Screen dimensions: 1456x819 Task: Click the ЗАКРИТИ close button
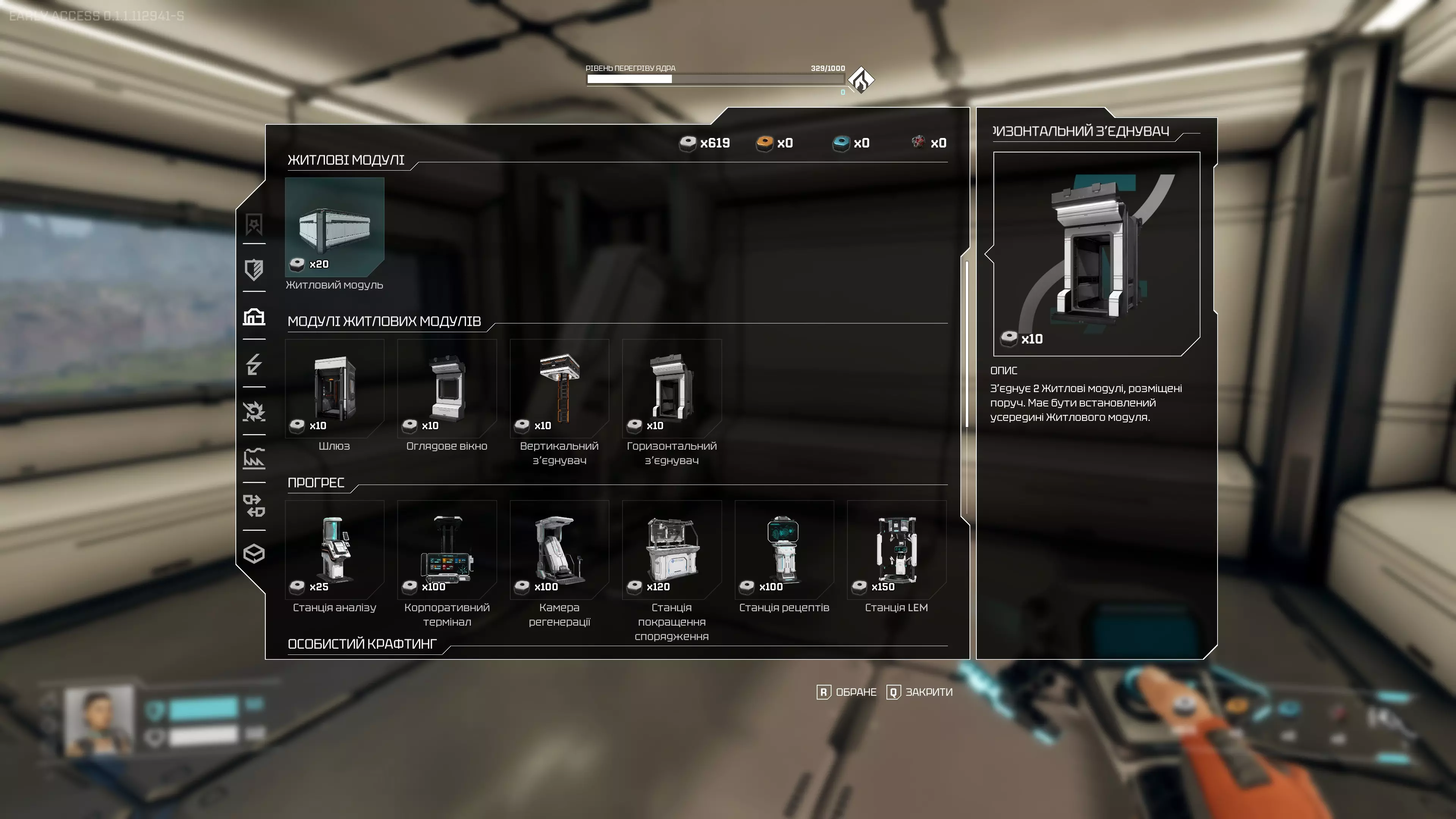(x=919, y=692)
